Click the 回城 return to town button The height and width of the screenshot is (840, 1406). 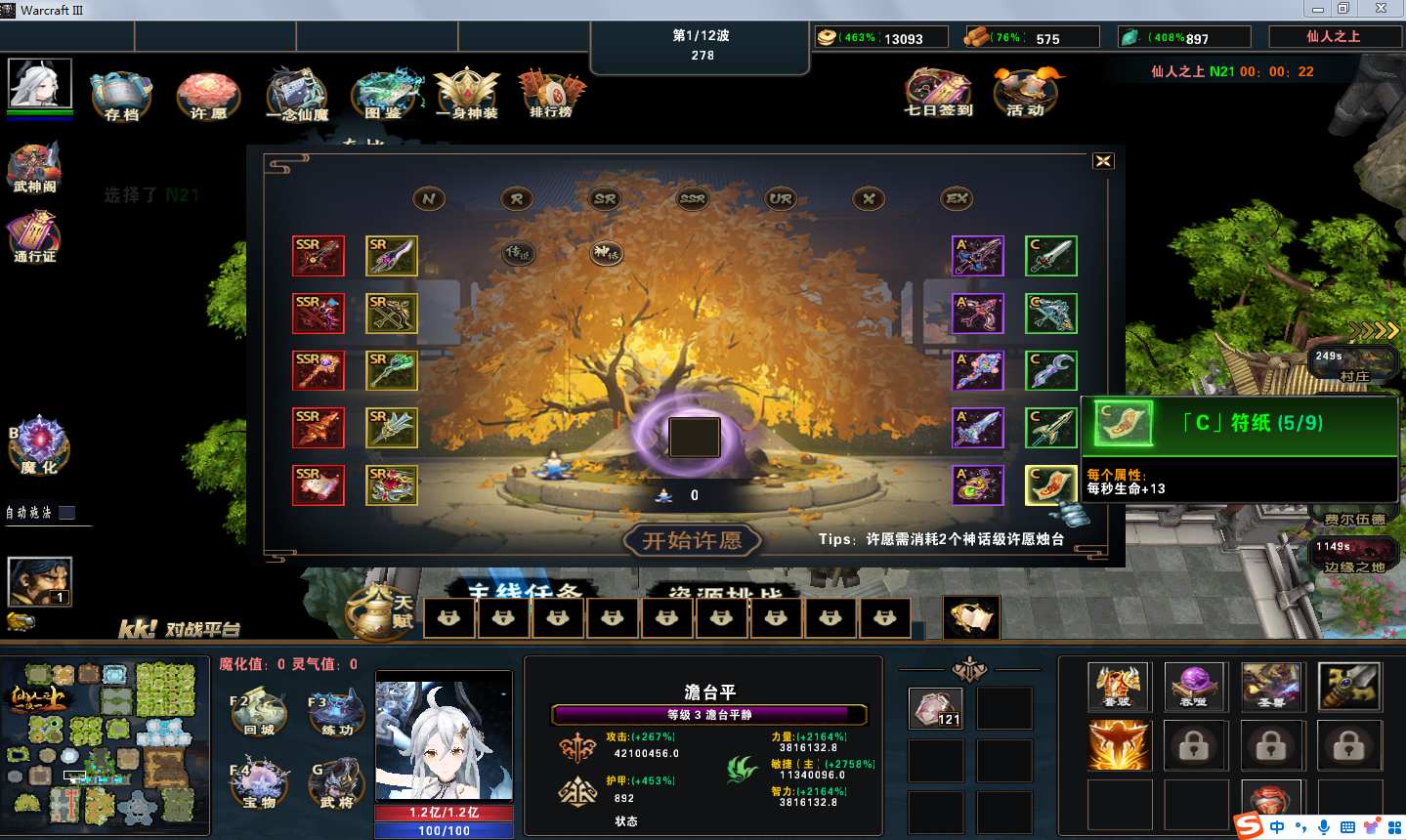pyautogui.click(x=259, y=713)
